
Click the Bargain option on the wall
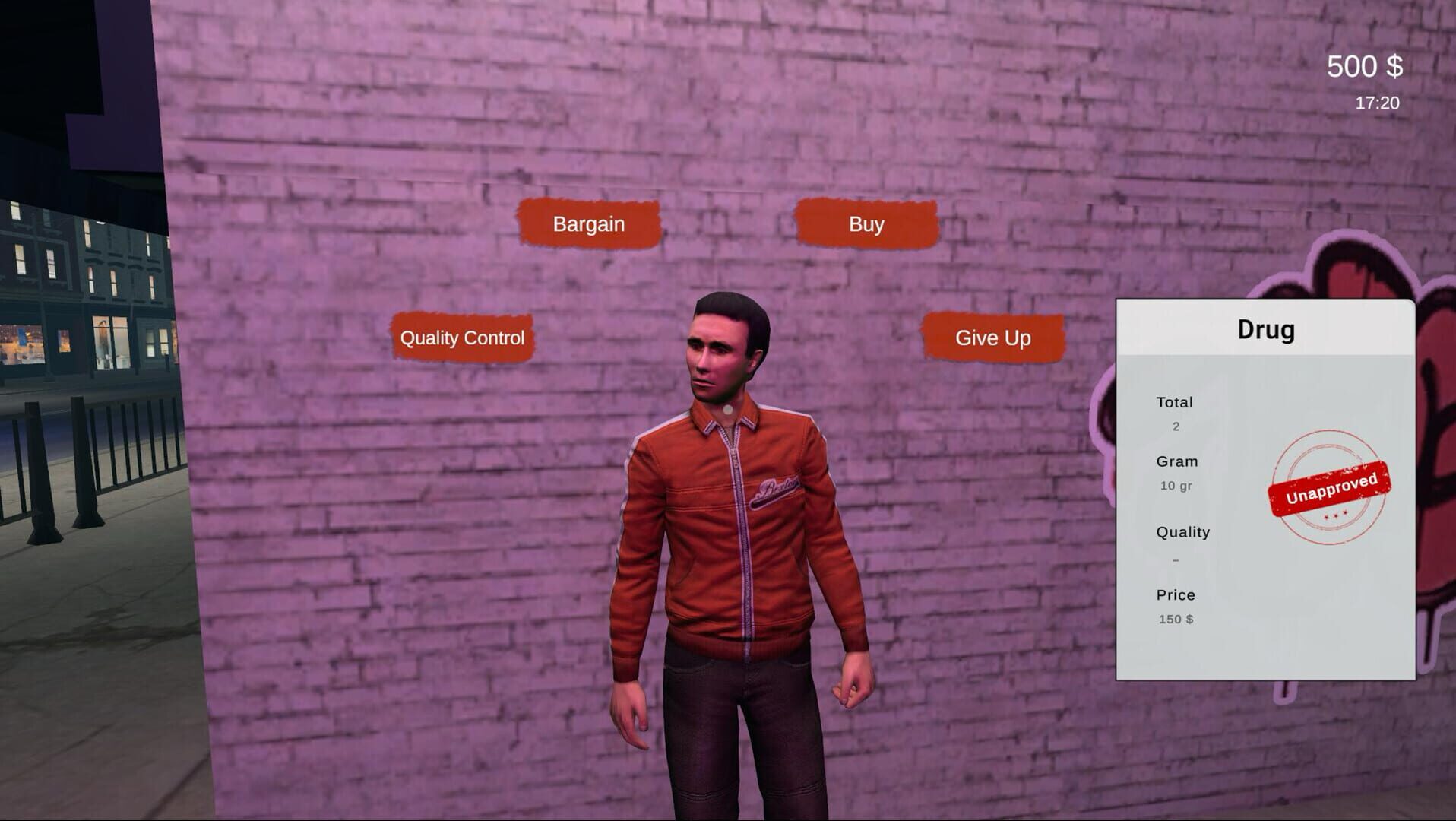pos(589,223)
